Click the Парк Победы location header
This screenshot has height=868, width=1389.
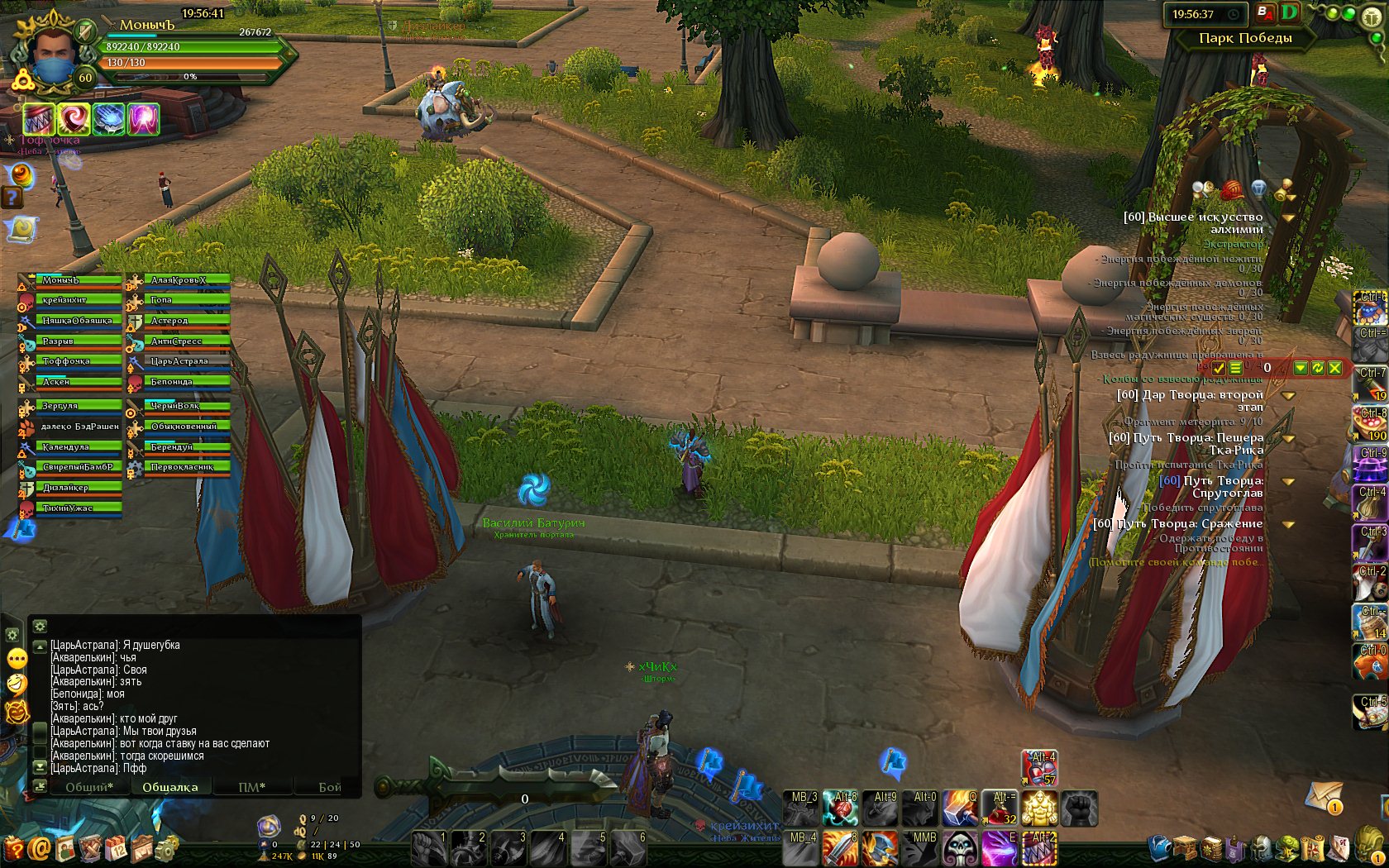[x=1245, y=38]
